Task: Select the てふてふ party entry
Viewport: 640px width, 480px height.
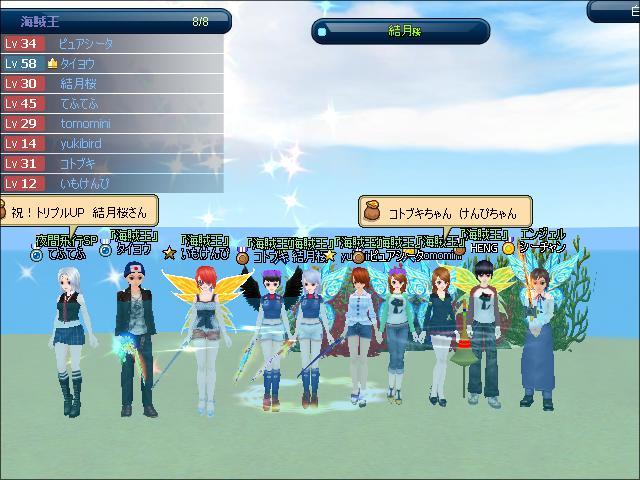Action: click(x=110, y=104)
